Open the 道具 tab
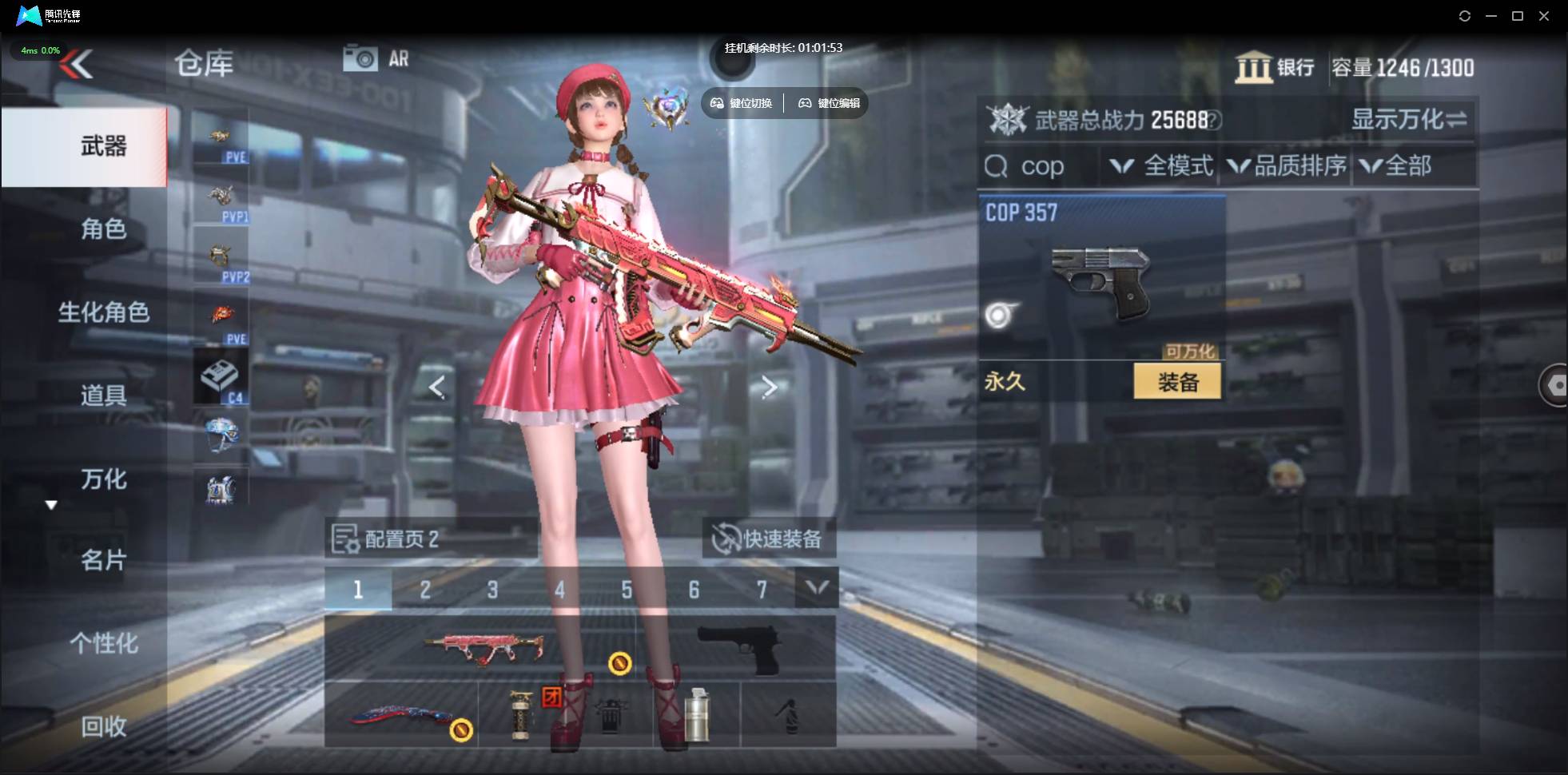The width and height of the screenshot is (1568, 775). tap(103, 395)
